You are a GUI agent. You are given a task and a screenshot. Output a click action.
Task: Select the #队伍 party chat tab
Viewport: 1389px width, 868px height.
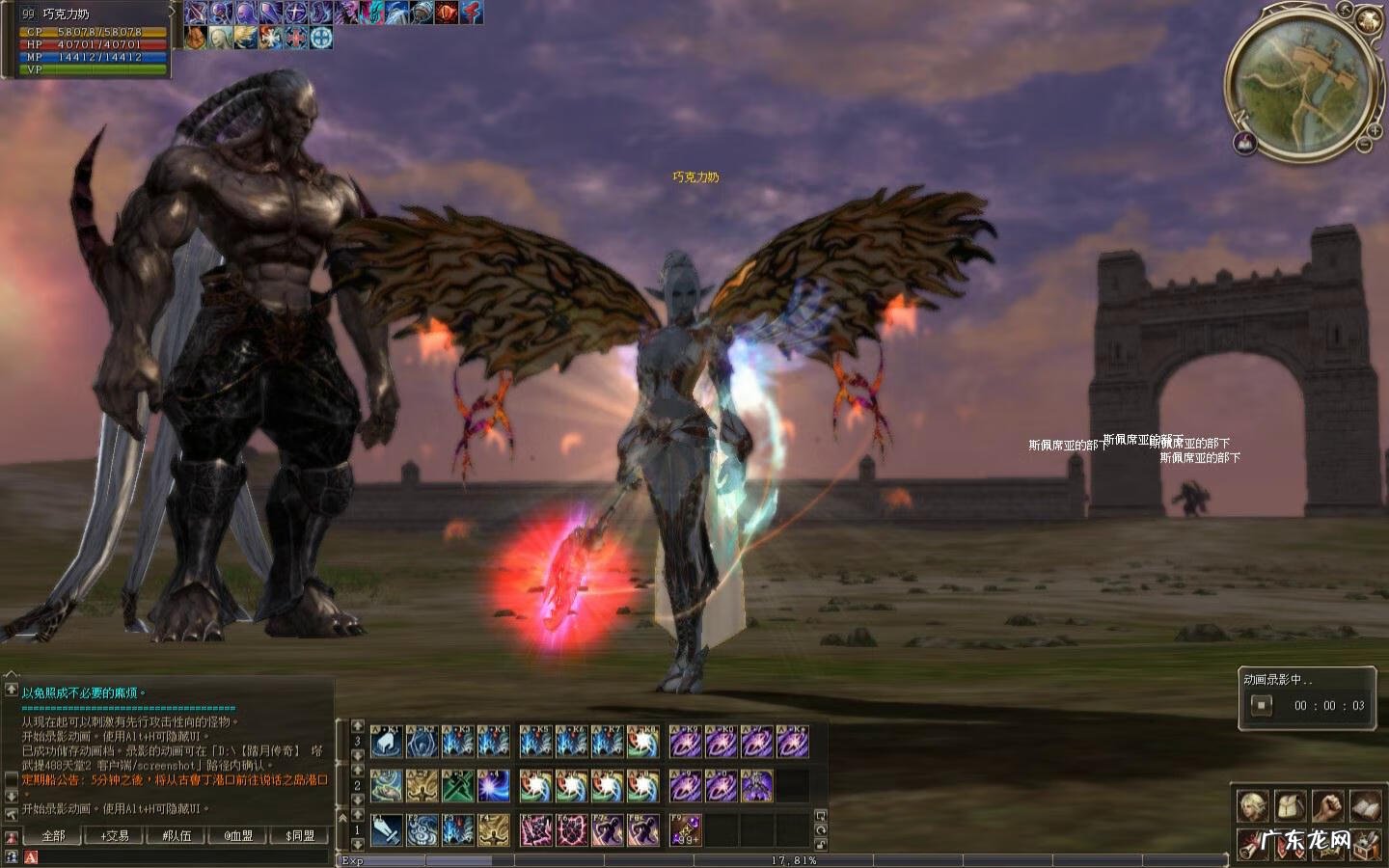177,835
